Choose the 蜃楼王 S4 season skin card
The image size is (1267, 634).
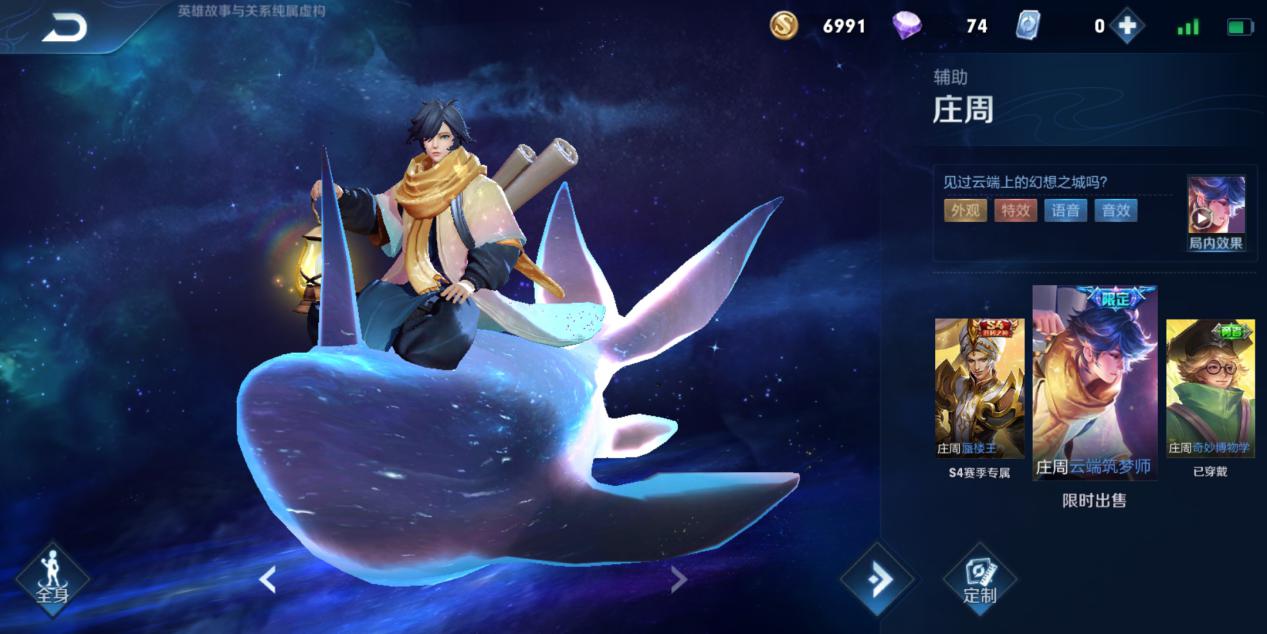point(979,390)
